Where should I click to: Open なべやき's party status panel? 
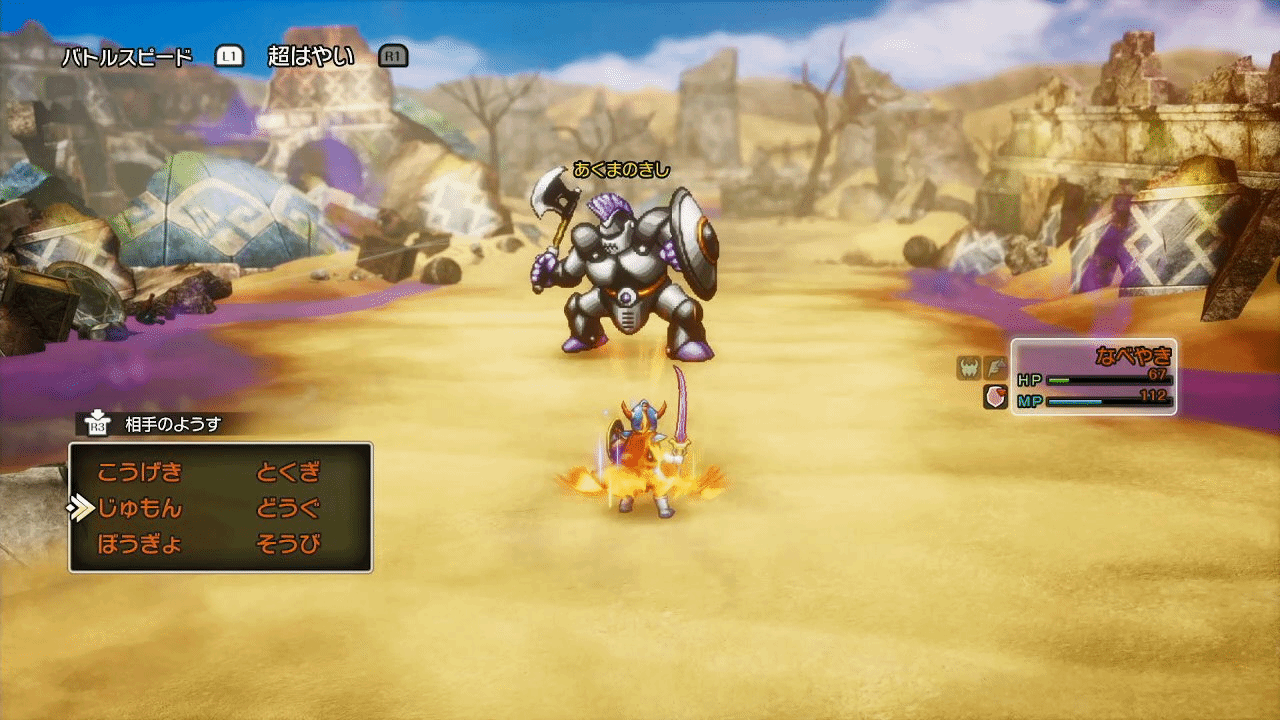[1093, 377]
